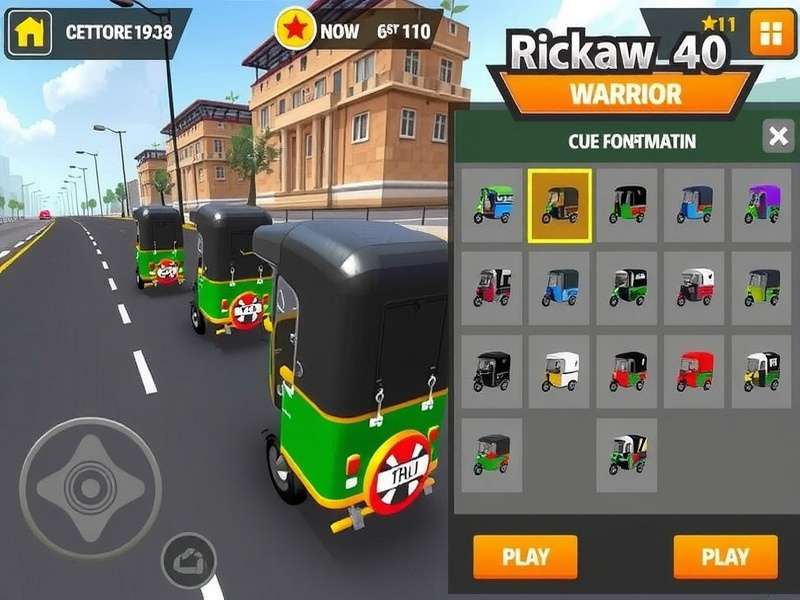Viewport: 800px width, 600px height.
Task: Select the highlighted yellow-bordered rickshaw tile
Action: pyautogui.click(x=560, y=205)
